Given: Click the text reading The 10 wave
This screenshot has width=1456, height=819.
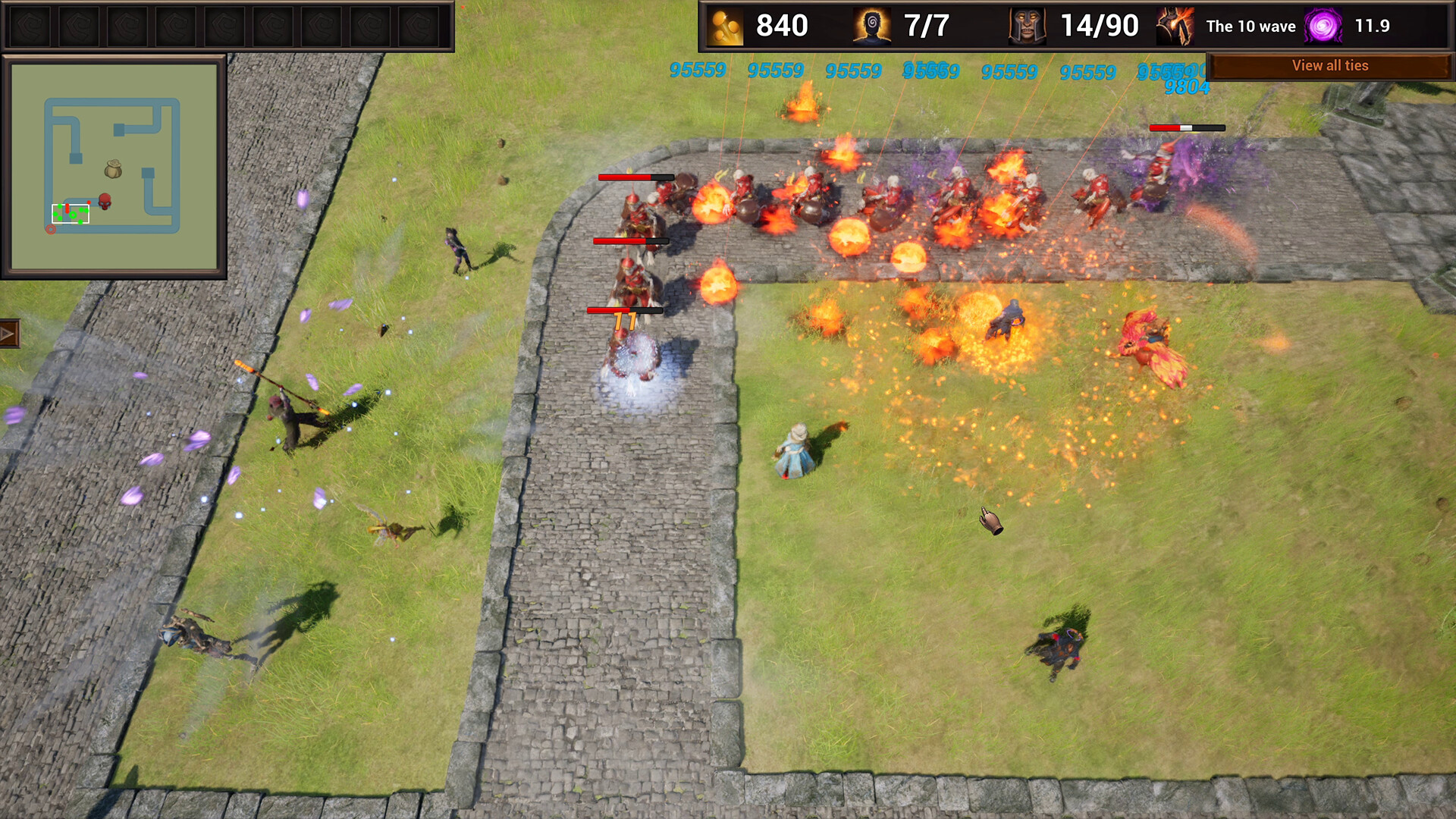Looking at the screenshot, I should coord(1250,26).
